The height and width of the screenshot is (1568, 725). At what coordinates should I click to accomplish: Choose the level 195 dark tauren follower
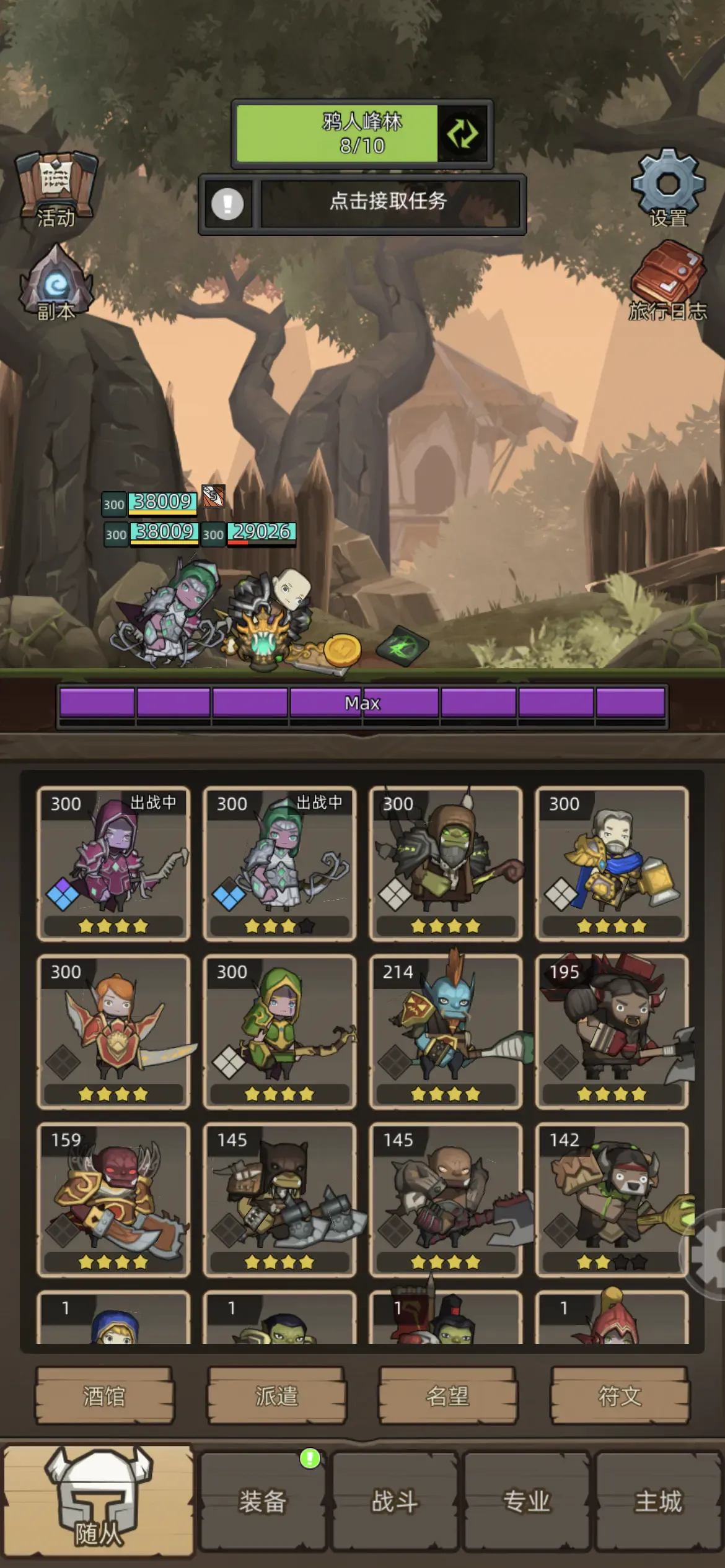pyautogui.click(x=612, y=1031)
